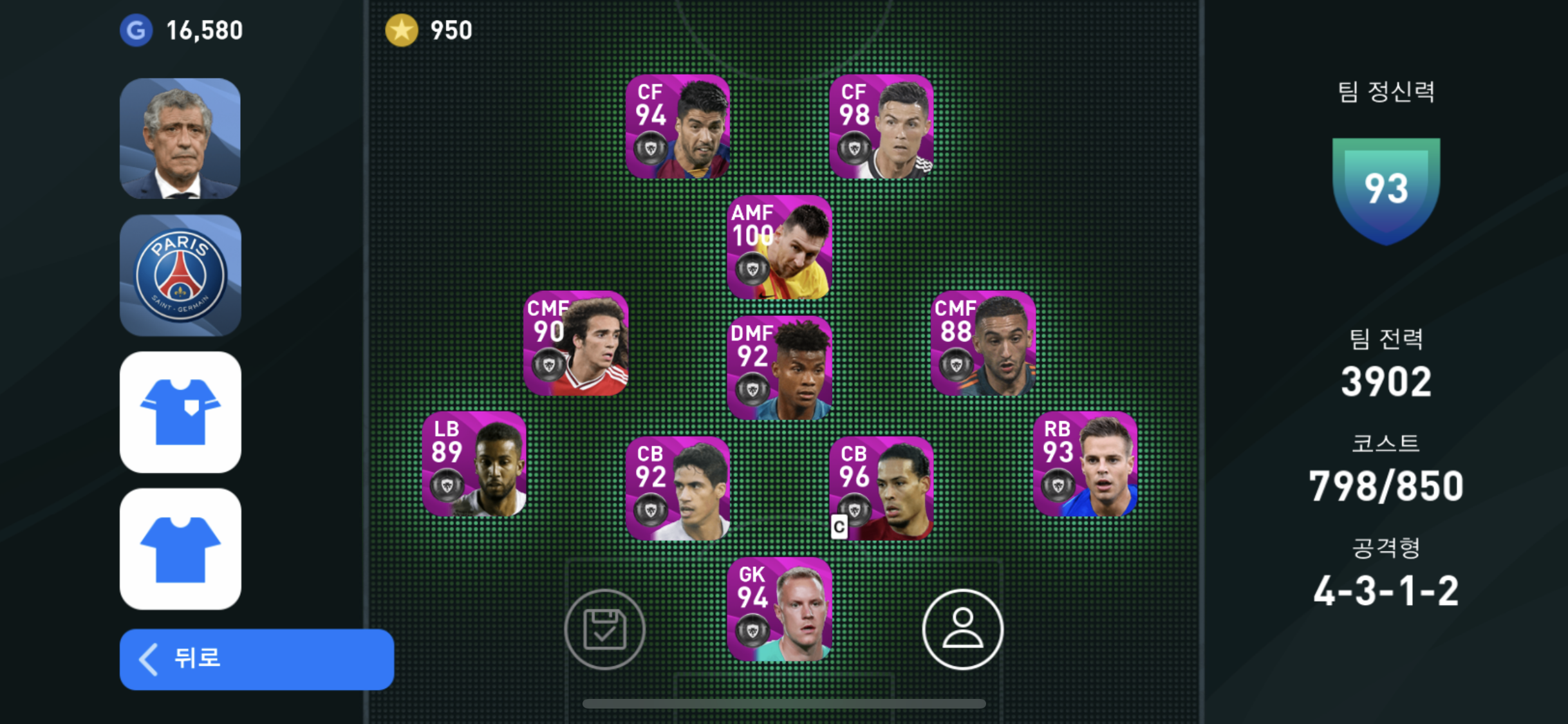Open the save squad icon
The height and width of the screenshot is (724, 1568).
[x=604, y=627]
